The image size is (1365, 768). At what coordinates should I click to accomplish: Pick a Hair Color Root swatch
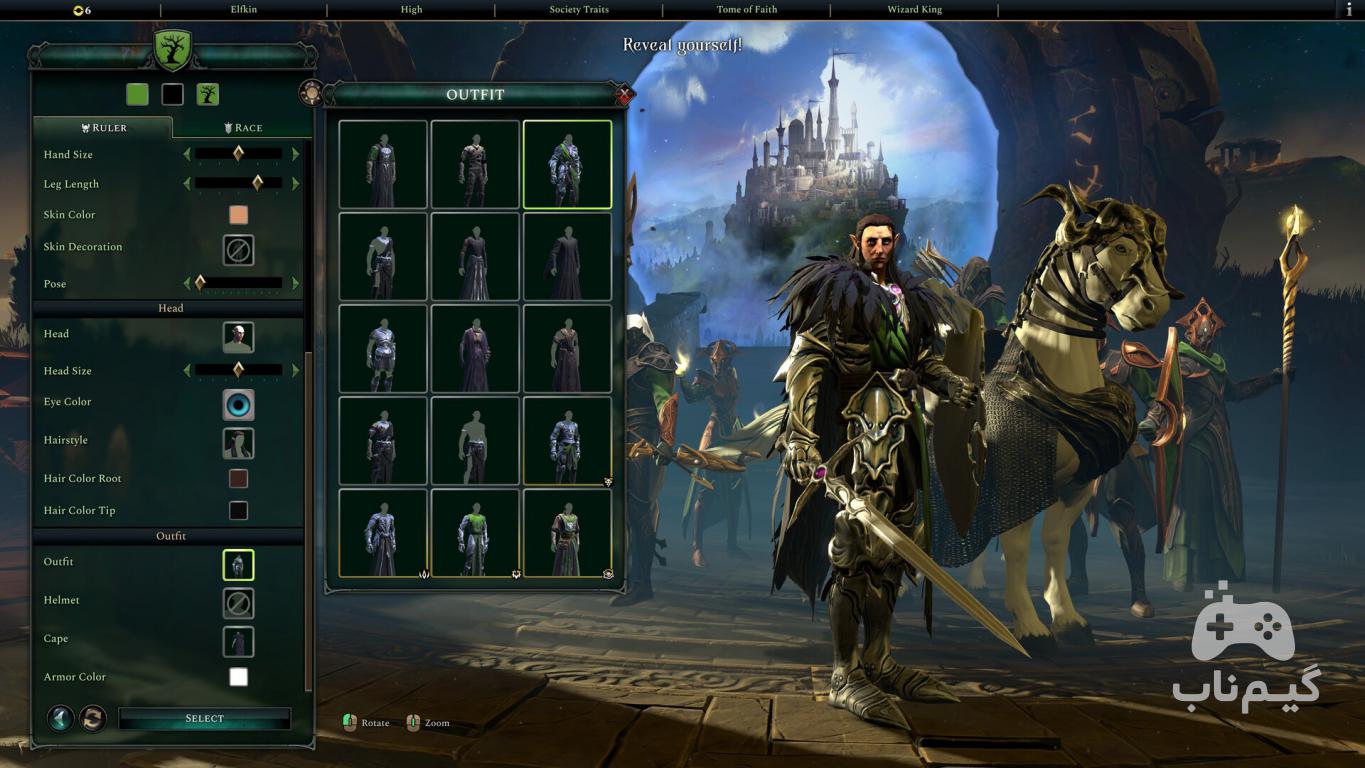[x=238, y=479]
